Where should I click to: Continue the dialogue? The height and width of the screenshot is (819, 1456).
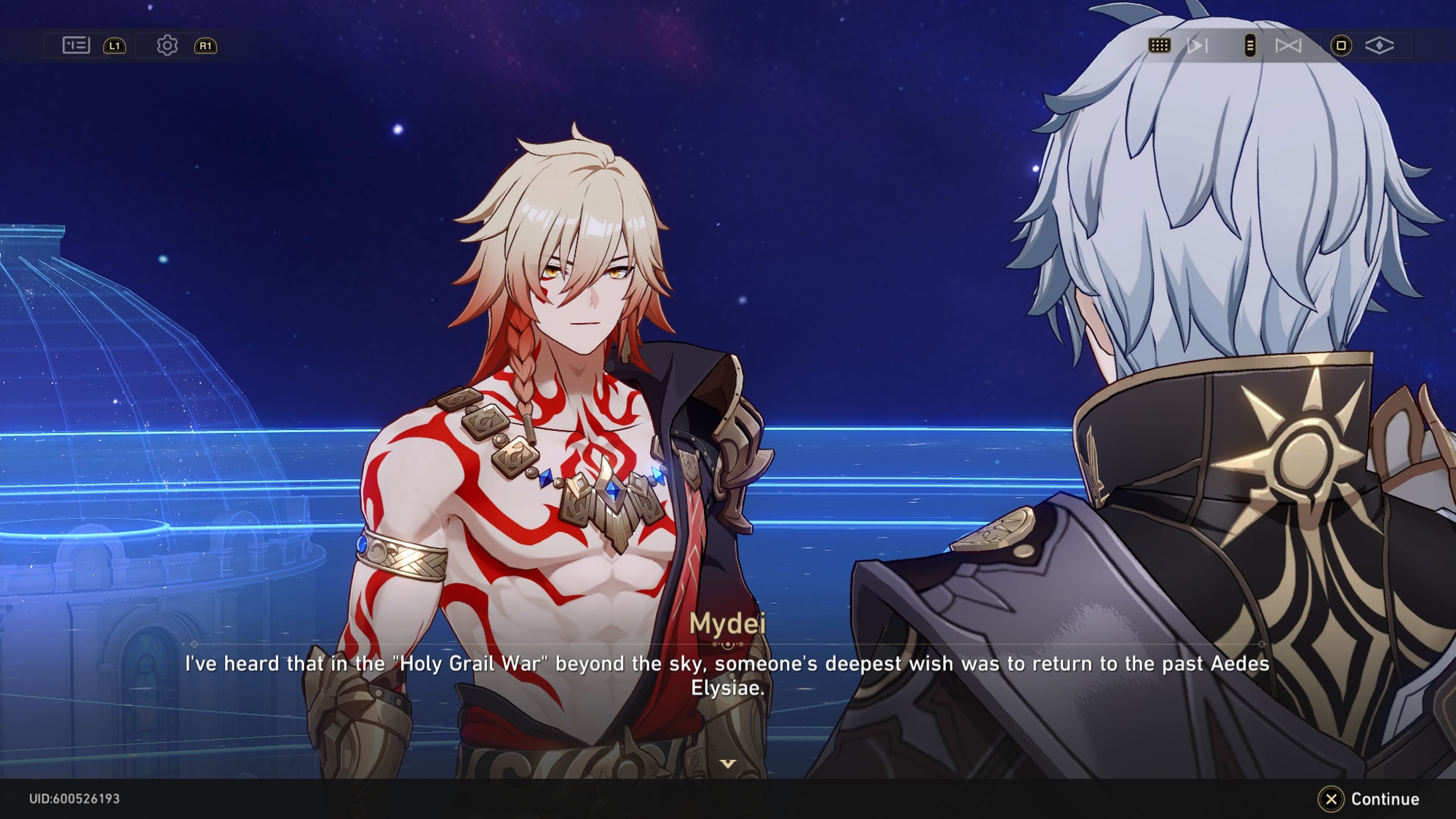click(x=1369, y=799)
